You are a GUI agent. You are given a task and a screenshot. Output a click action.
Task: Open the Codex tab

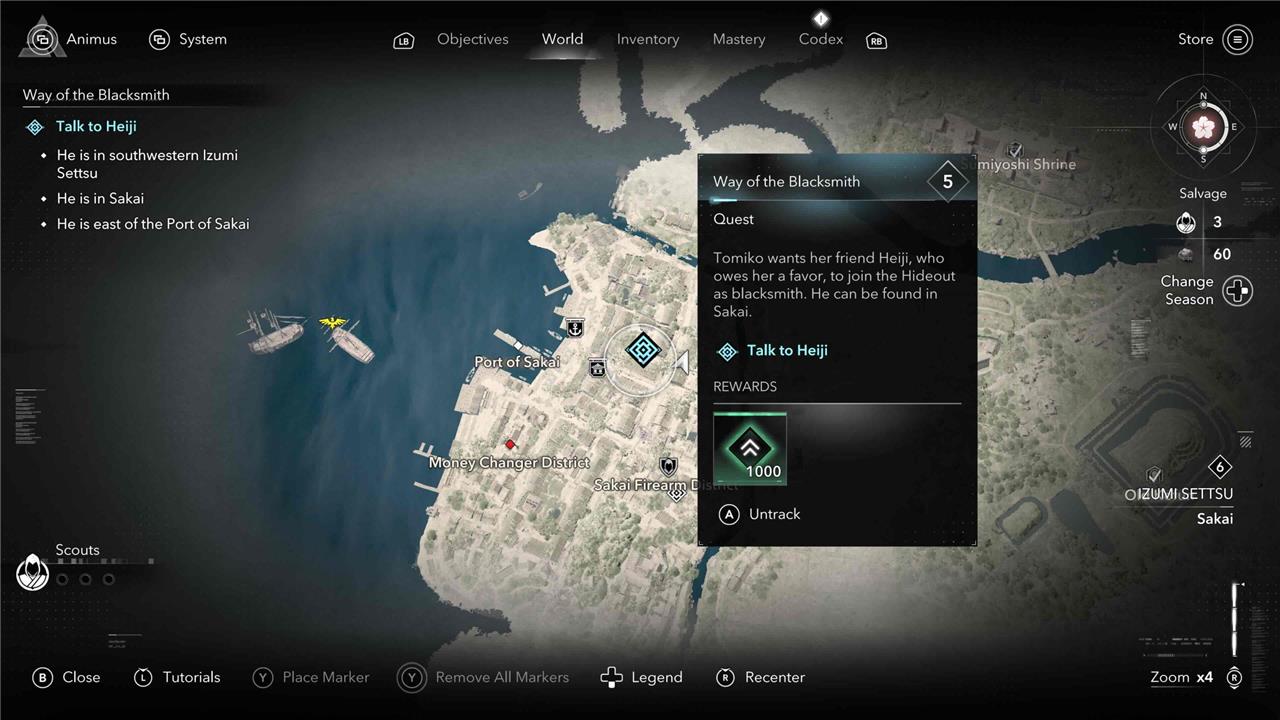820,39
